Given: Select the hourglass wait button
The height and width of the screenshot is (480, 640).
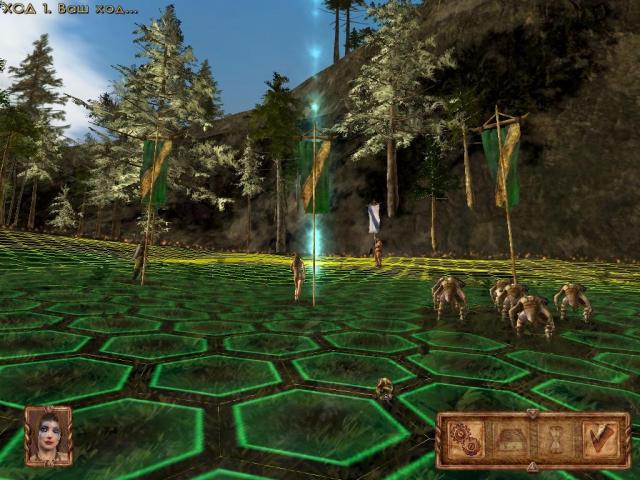Looking at the screenshot, I should 555,440.
